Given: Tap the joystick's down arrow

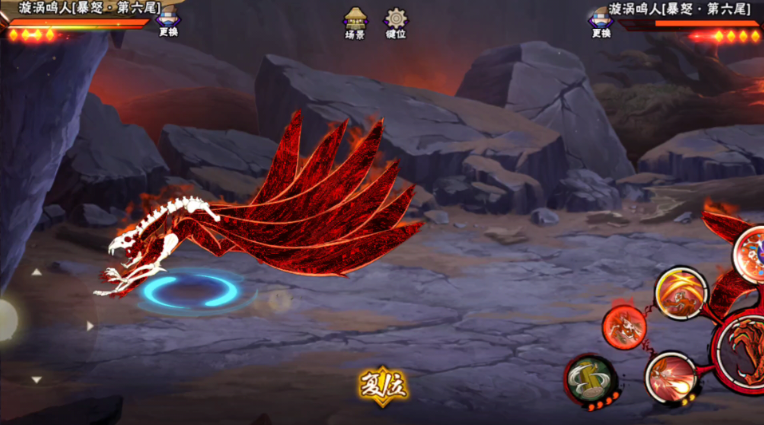Looking at the screenshot, I should (37, 380).
